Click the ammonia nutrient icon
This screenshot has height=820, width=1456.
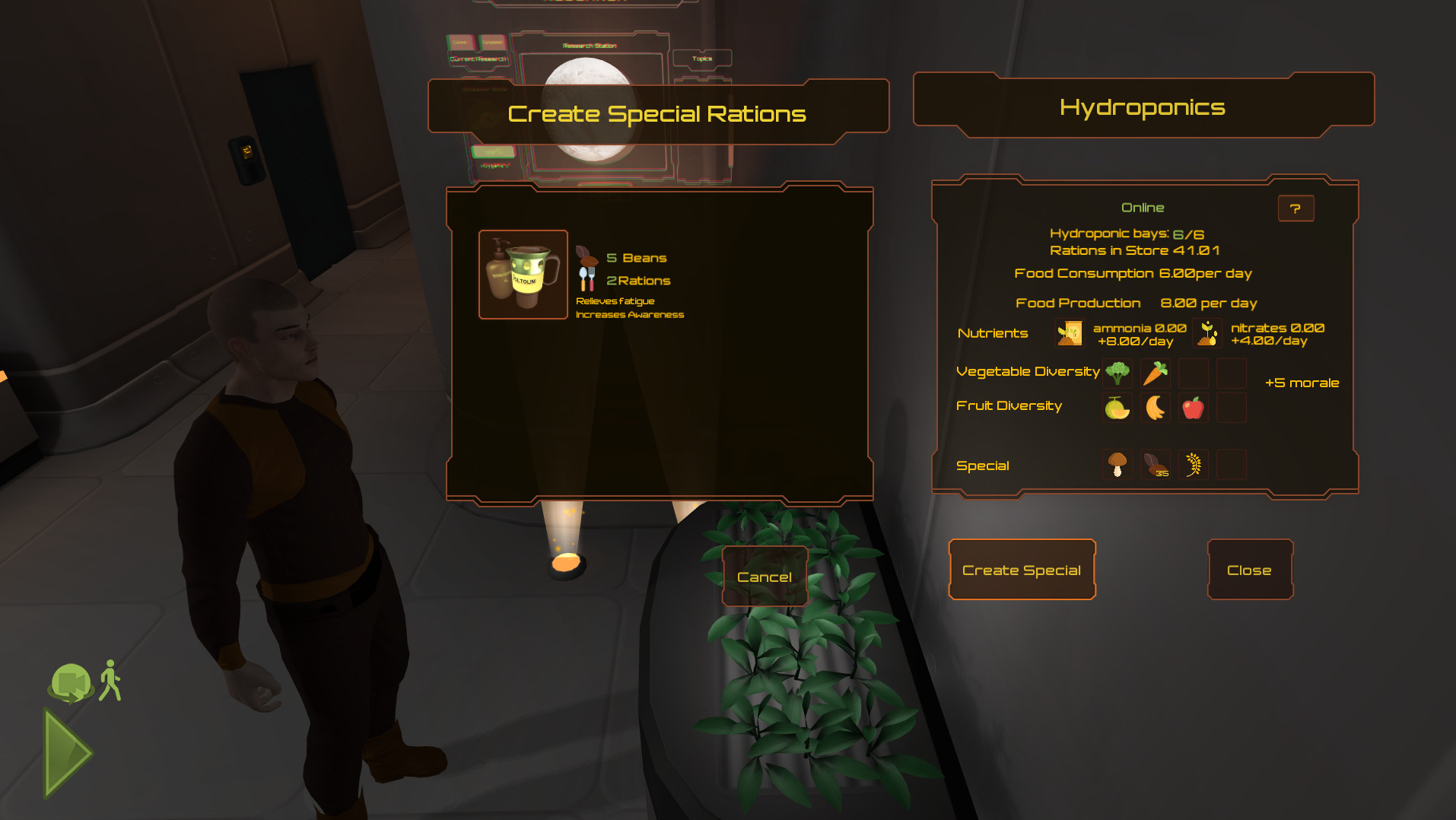pyautogui.click(x=1070, y=333)
